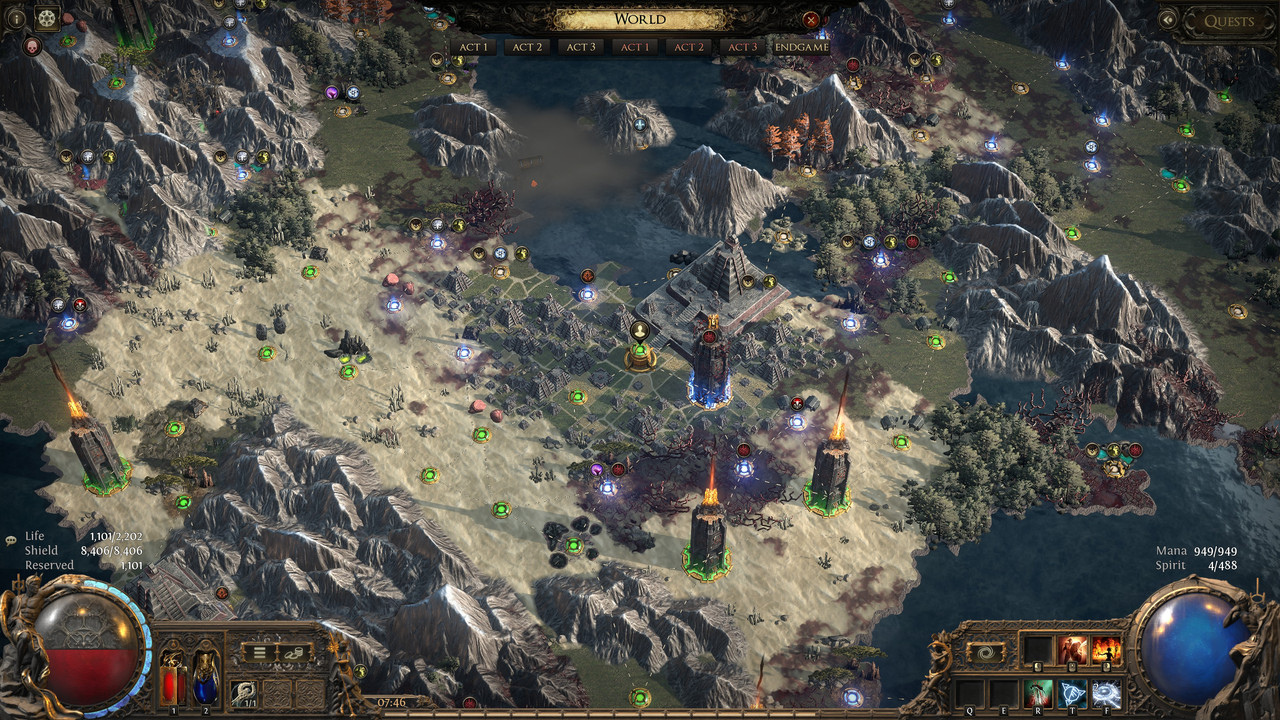Viewport: 1280px width, 720px height.
Task: Choose the red Act 2 tab
Action: coord(688,47)
